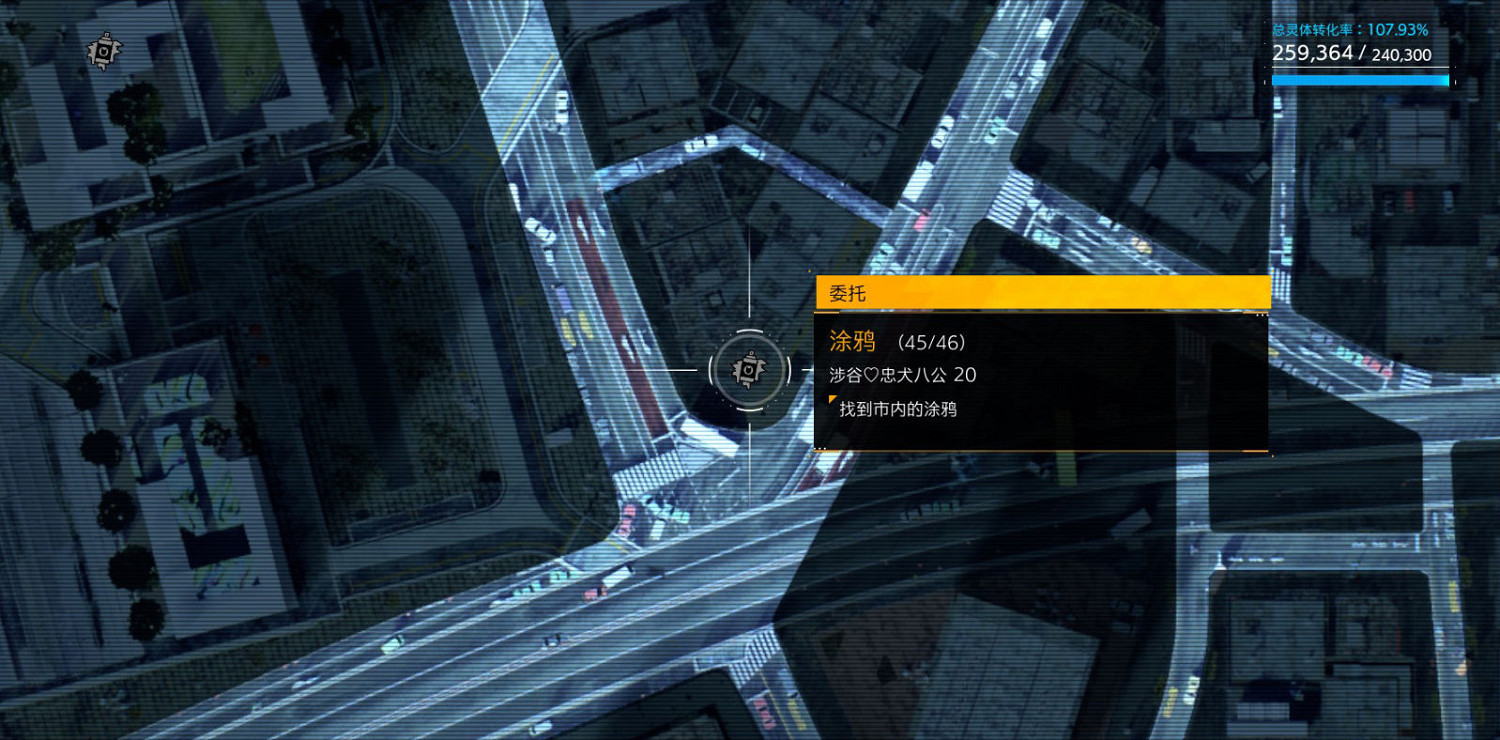Select the graffiti marker inside the crosshair reticle

tap(748, 370)
